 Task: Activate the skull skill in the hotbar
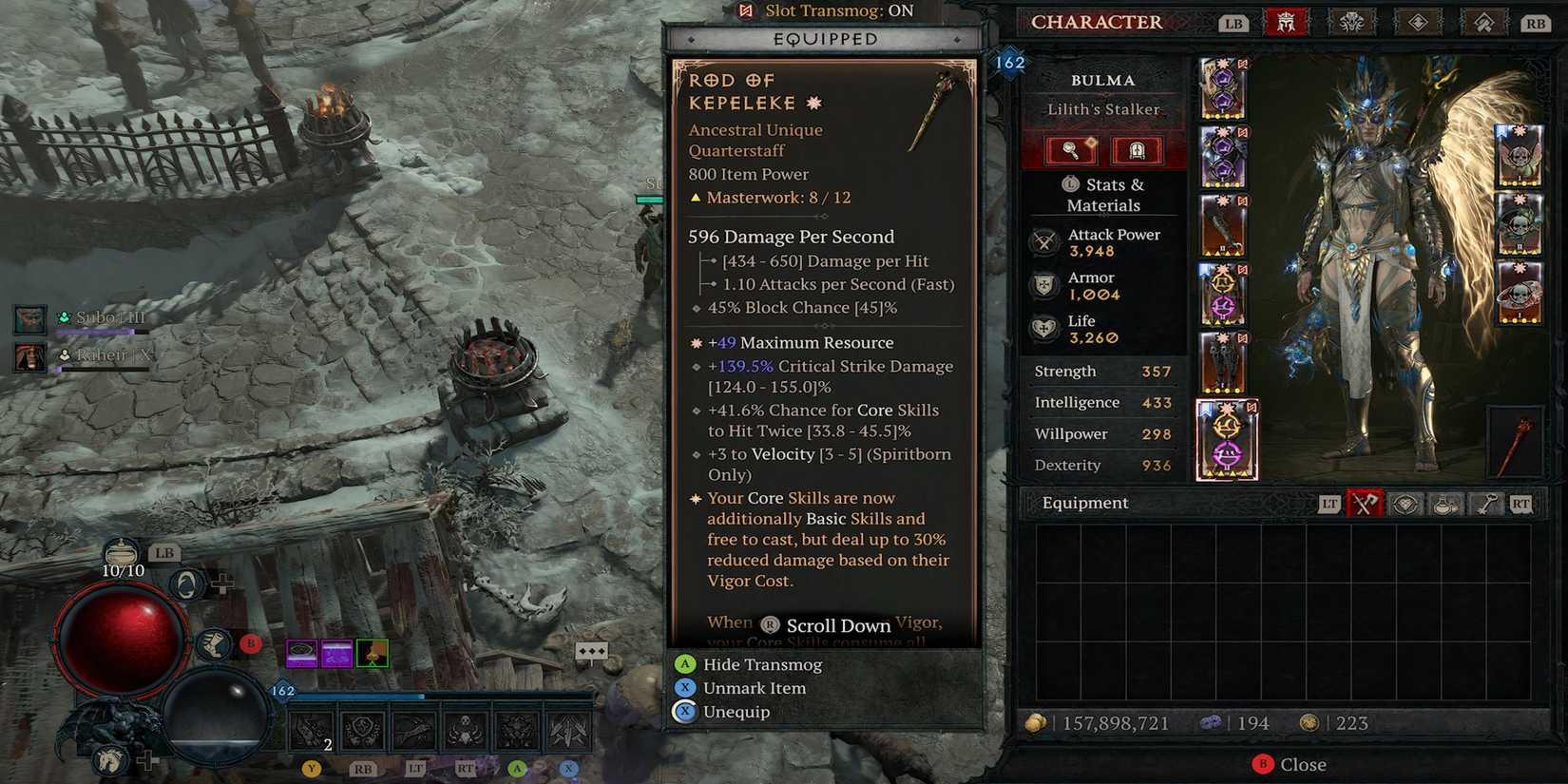465,730
